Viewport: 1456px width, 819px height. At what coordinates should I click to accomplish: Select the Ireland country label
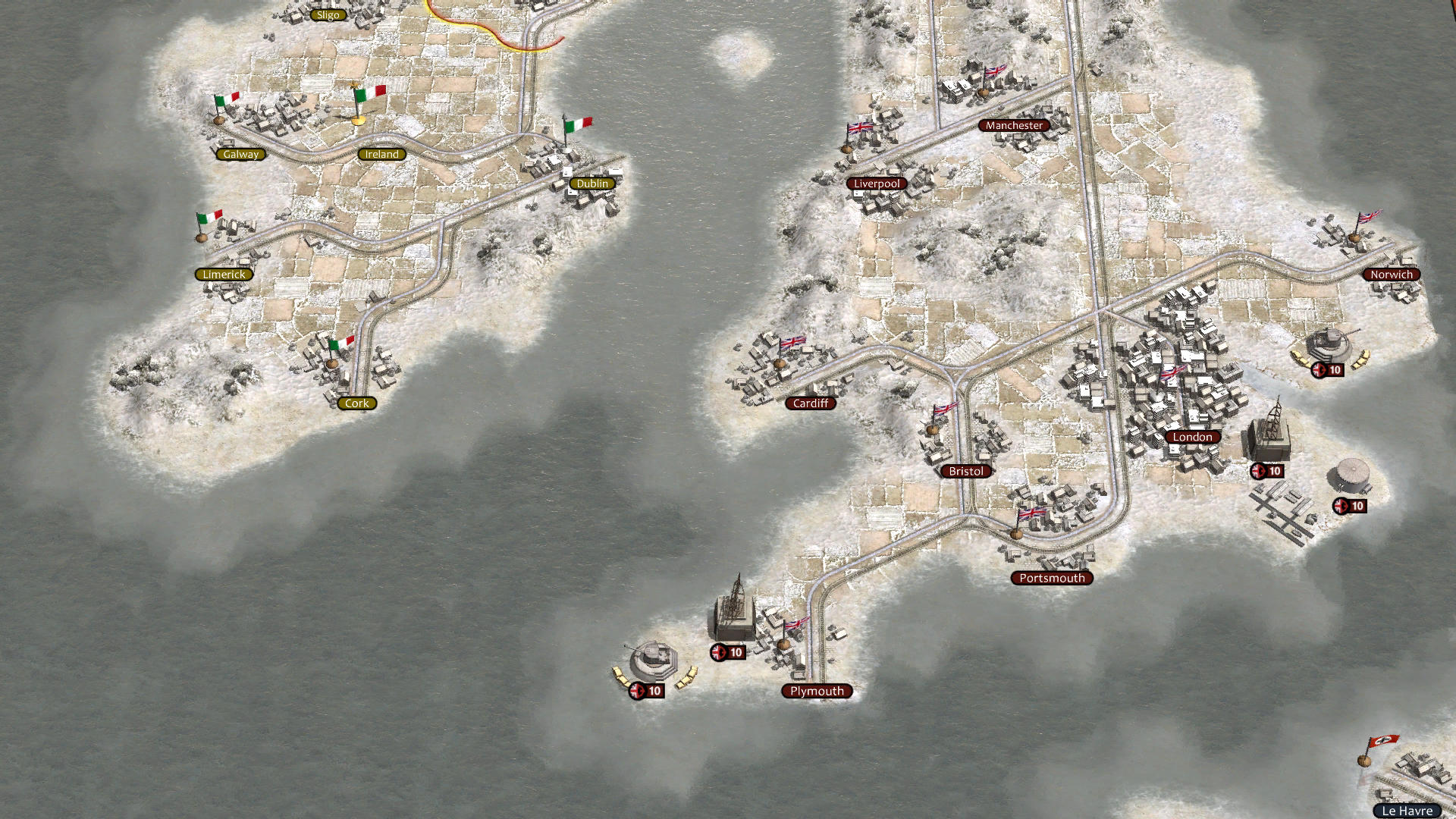coord(381,154)
